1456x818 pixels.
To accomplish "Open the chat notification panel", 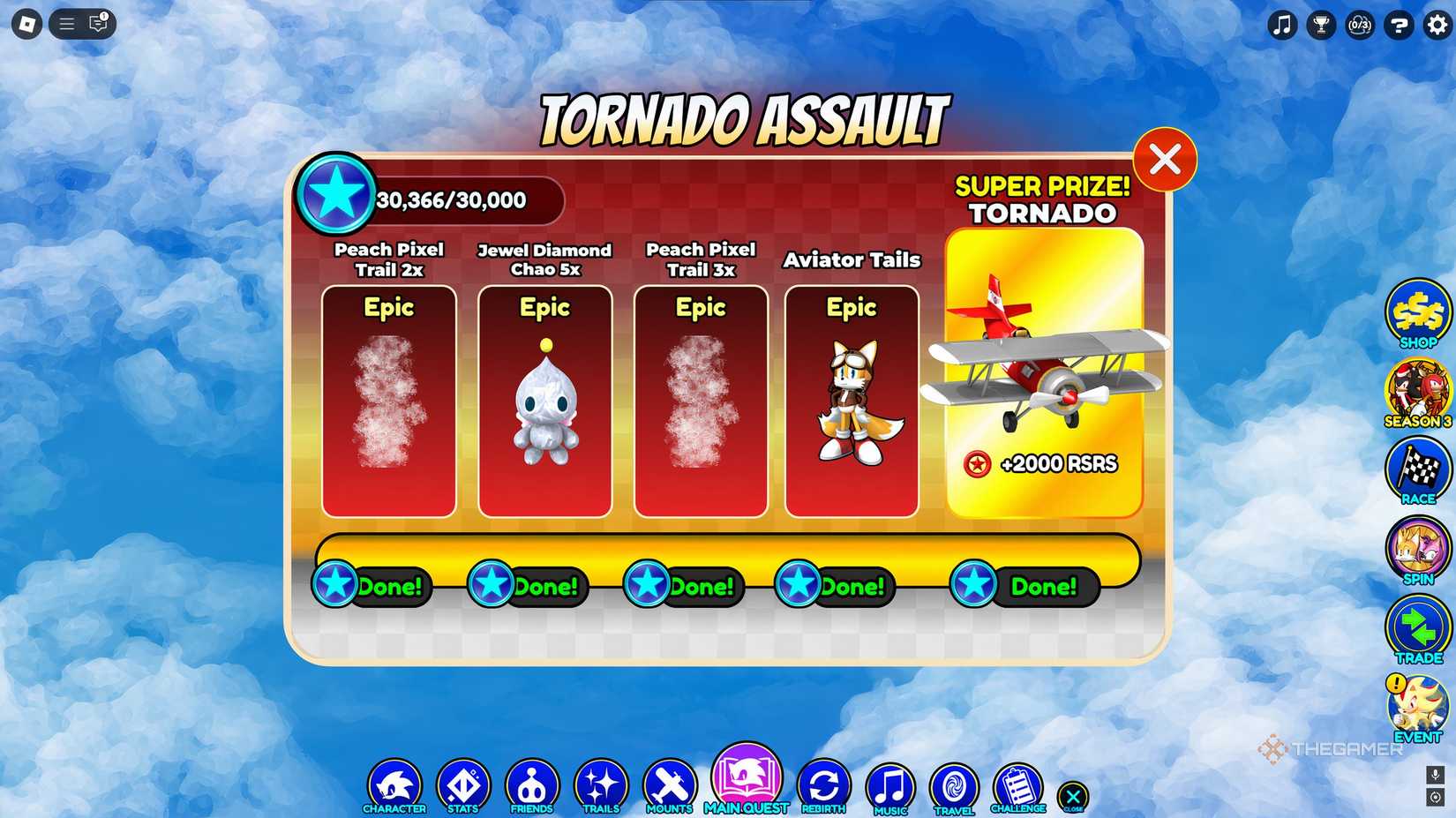I will (x=97, y=24).
